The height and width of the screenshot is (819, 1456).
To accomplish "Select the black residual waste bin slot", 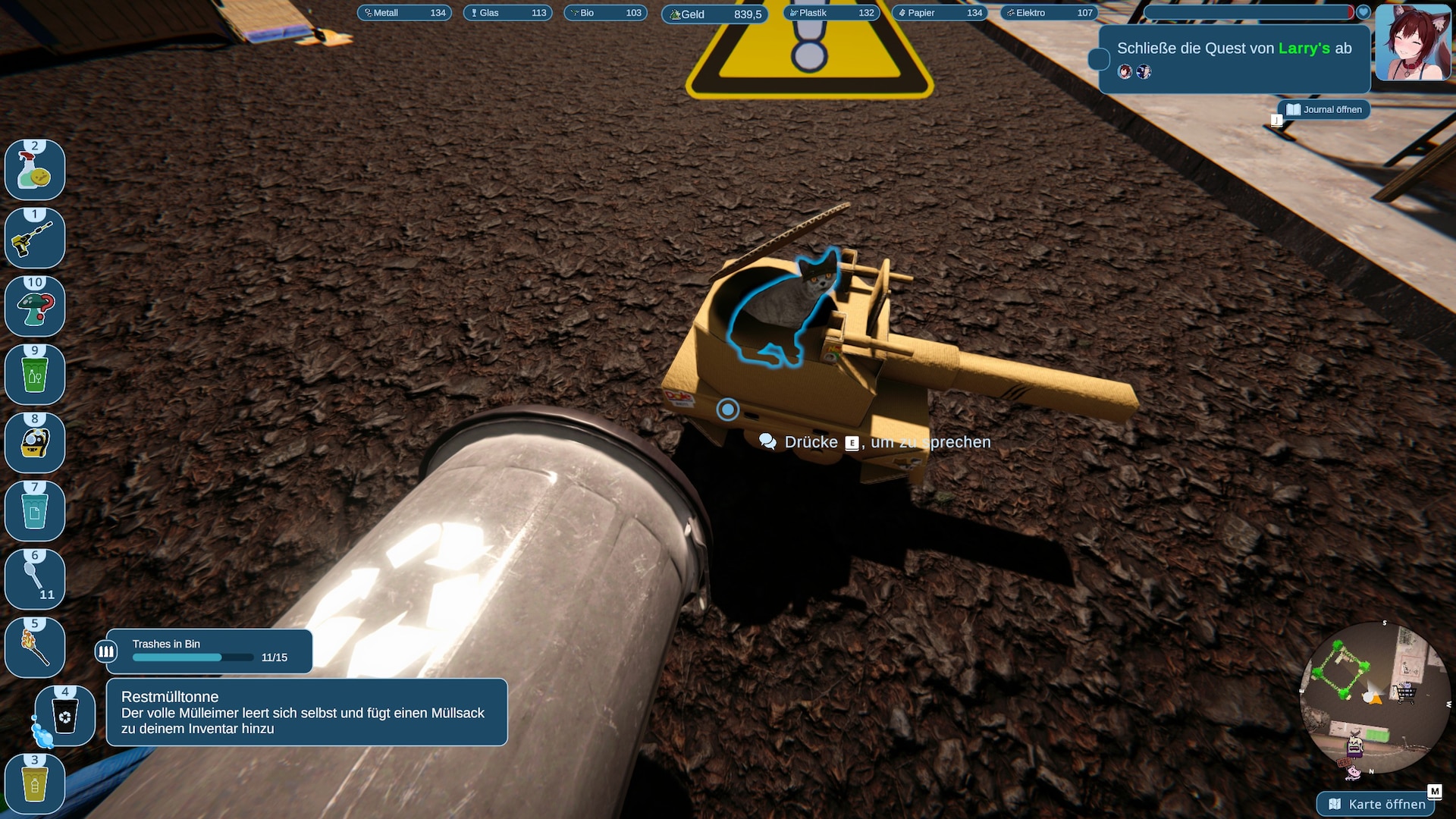I will tap(65, 716).
